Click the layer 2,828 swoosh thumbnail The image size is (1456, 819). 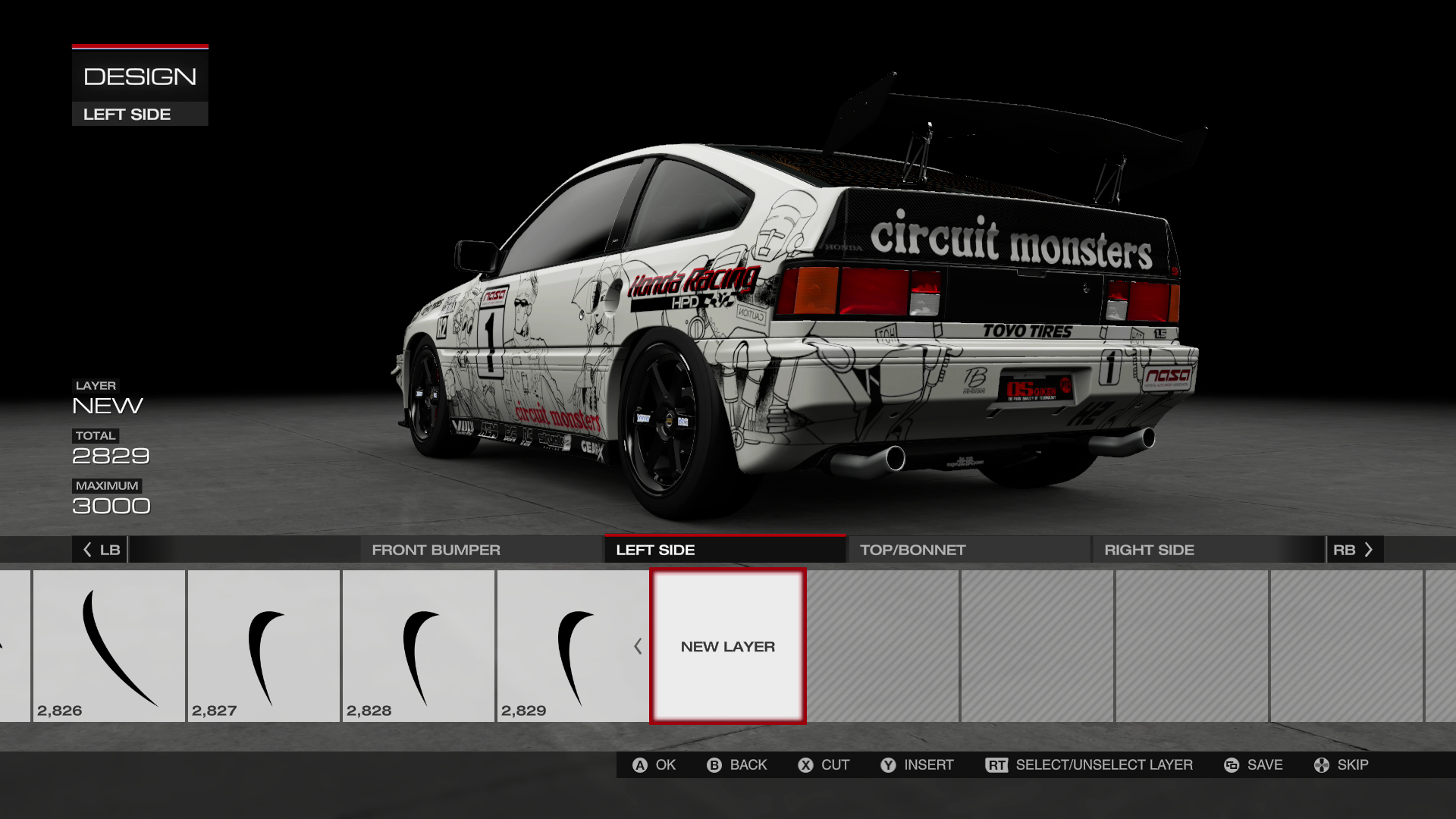click(x=419, y=646)
